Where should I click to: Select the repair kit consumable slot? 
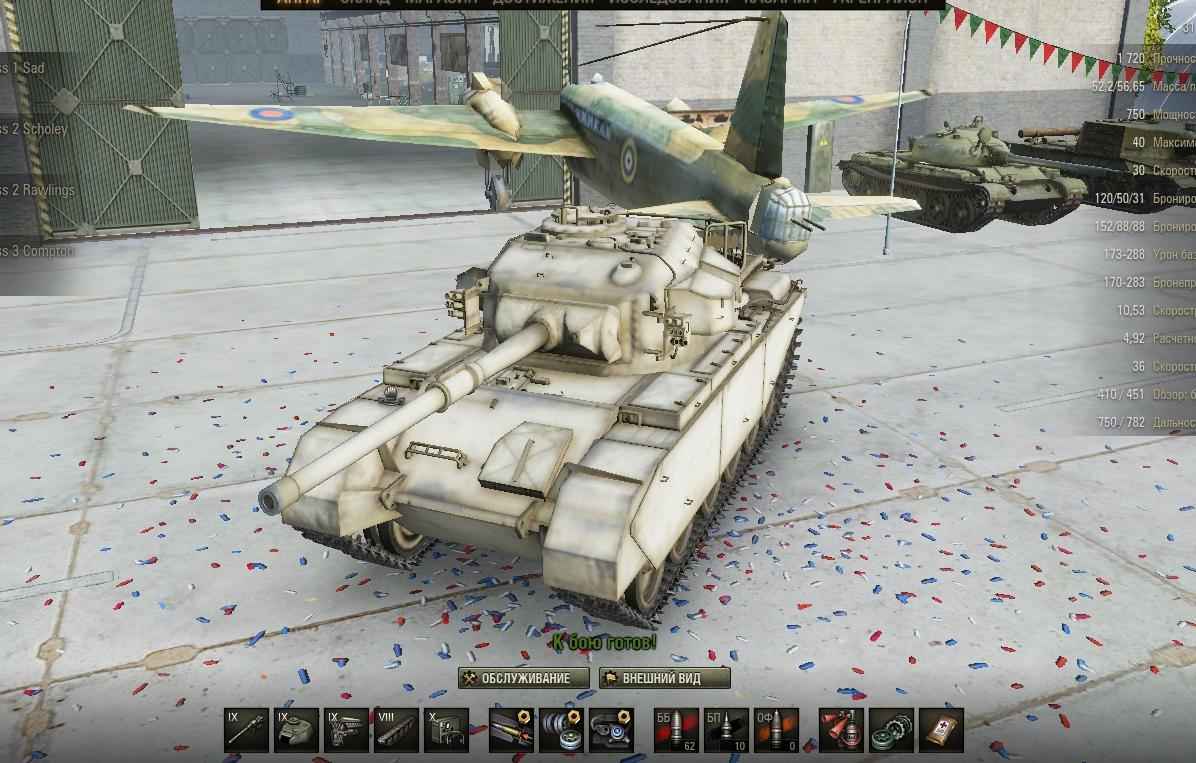coord(891,730)
